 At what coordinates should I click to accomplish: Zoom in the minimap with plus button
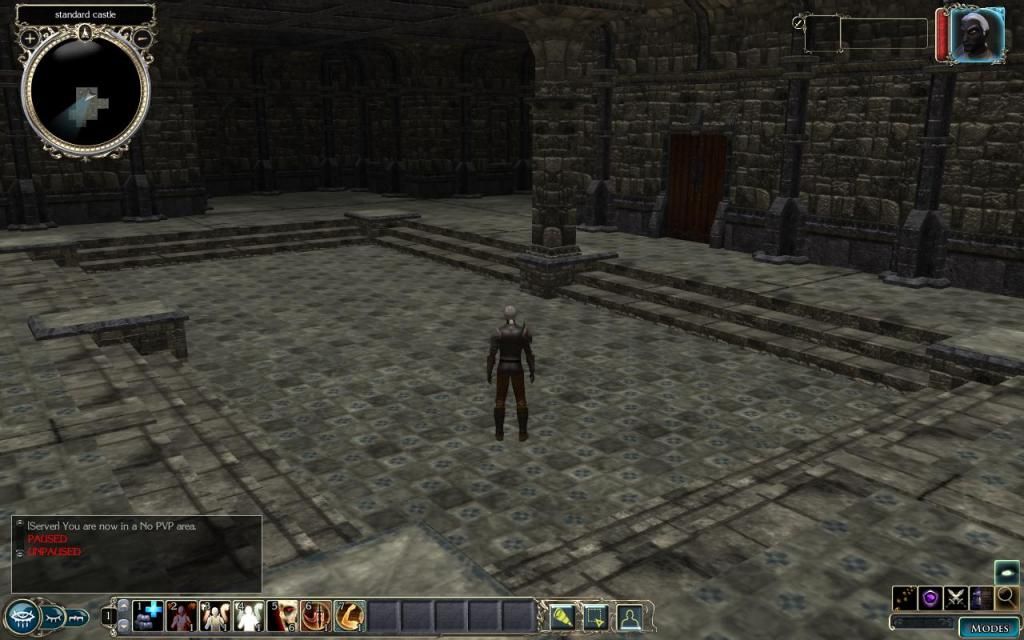click(30, 38)
